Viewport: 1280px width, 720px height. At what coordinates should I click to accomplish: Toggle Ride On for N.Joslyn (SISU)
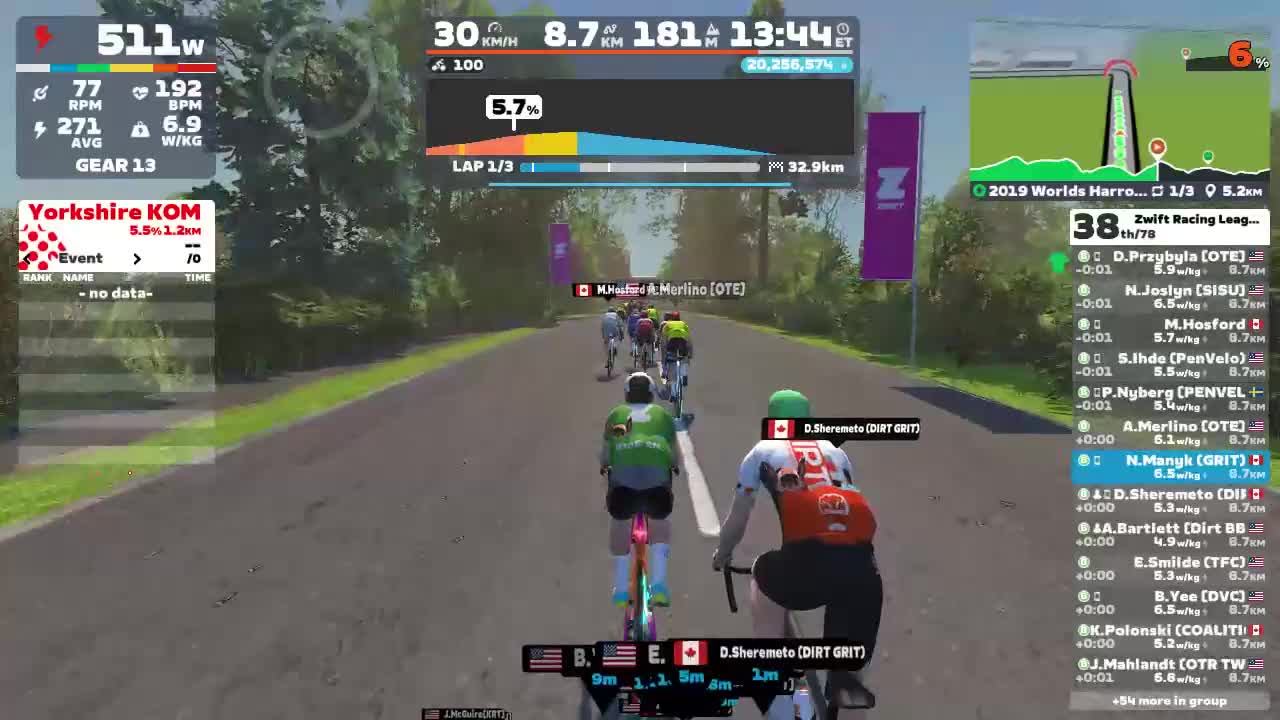pos(1083,290)
